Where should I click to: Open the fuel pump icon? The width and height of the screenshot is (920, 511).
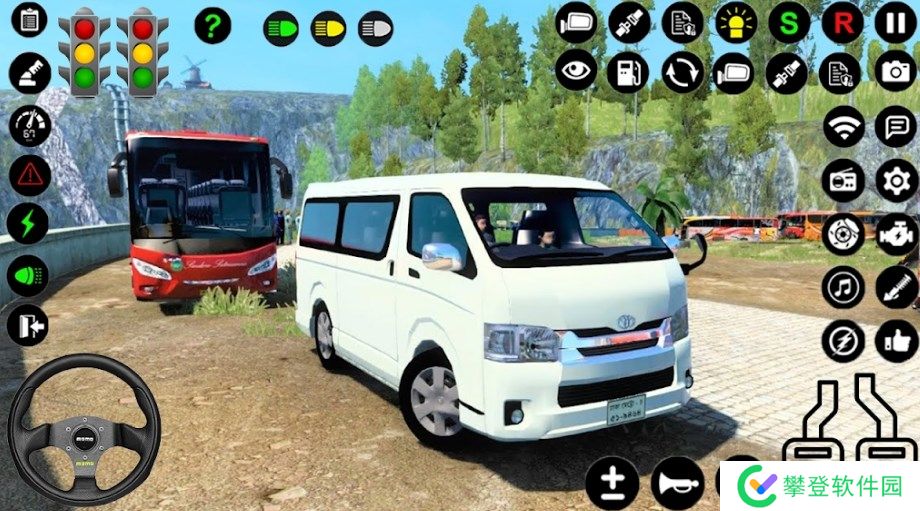[628, 72]
